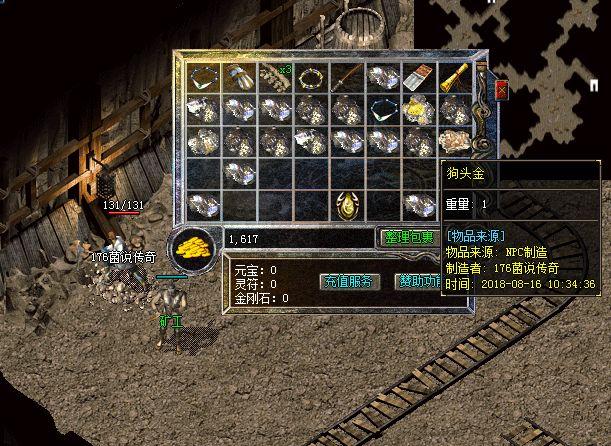
Task: Click the 整理包裹 sort bag button
Action: pos(406,238)
